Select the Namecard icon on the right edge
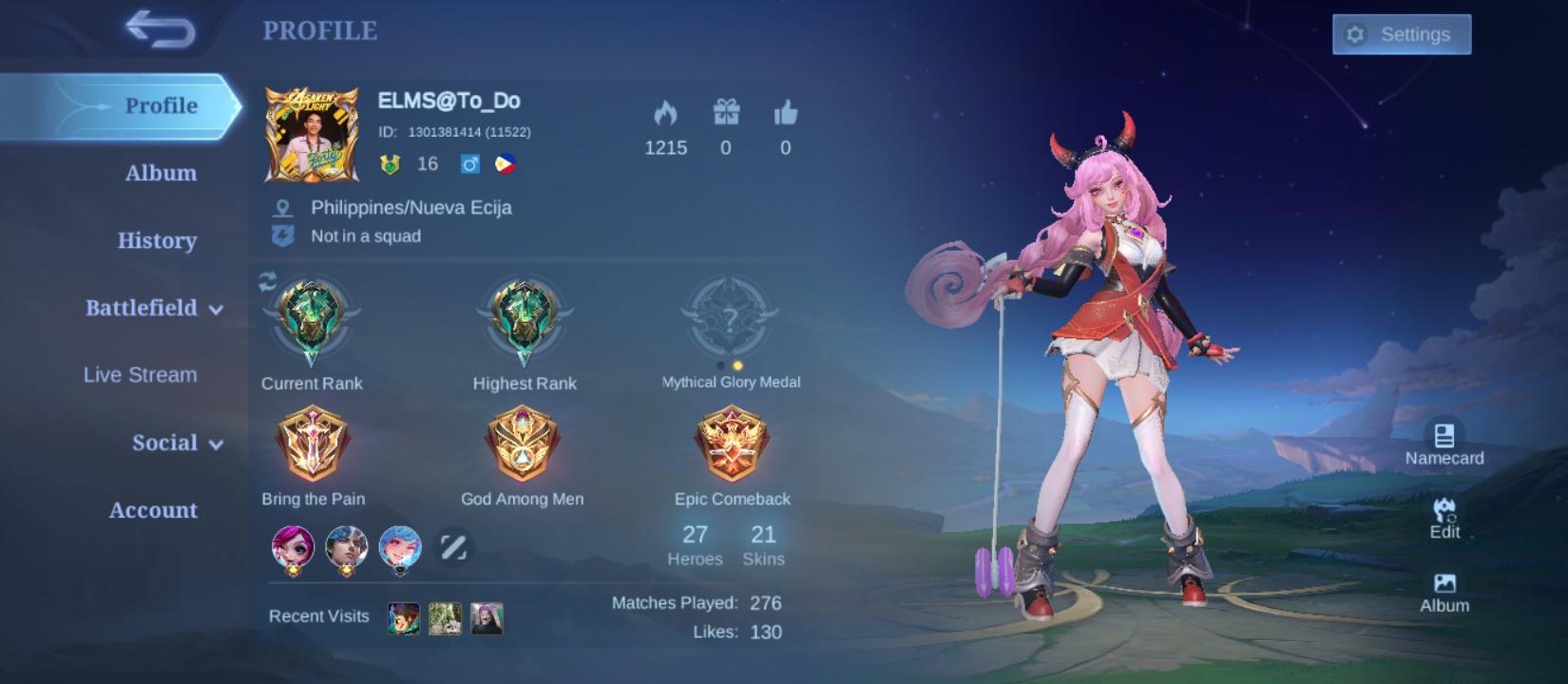Image resolution: width=1568 pixels, height=684 pixels. pyautogui.click(x=1443, y=437)
